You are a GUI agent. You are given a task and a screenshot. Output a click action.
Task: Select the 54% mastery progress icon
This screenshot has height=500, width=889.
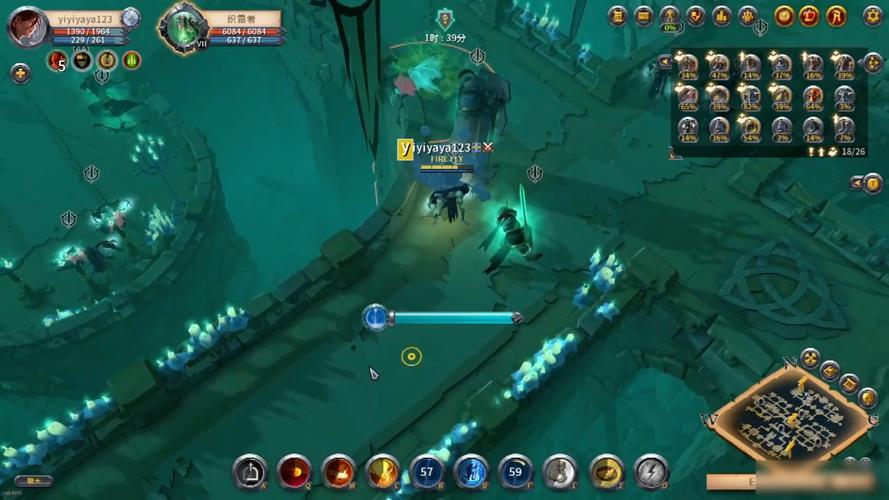[750, 127]
